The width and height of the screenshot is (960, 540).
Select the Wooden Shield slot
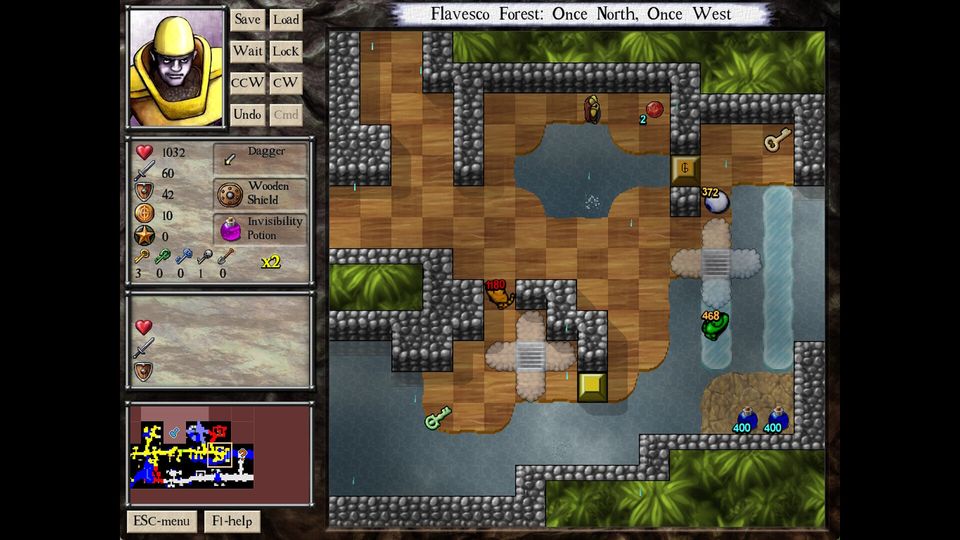tap(260, 193)
